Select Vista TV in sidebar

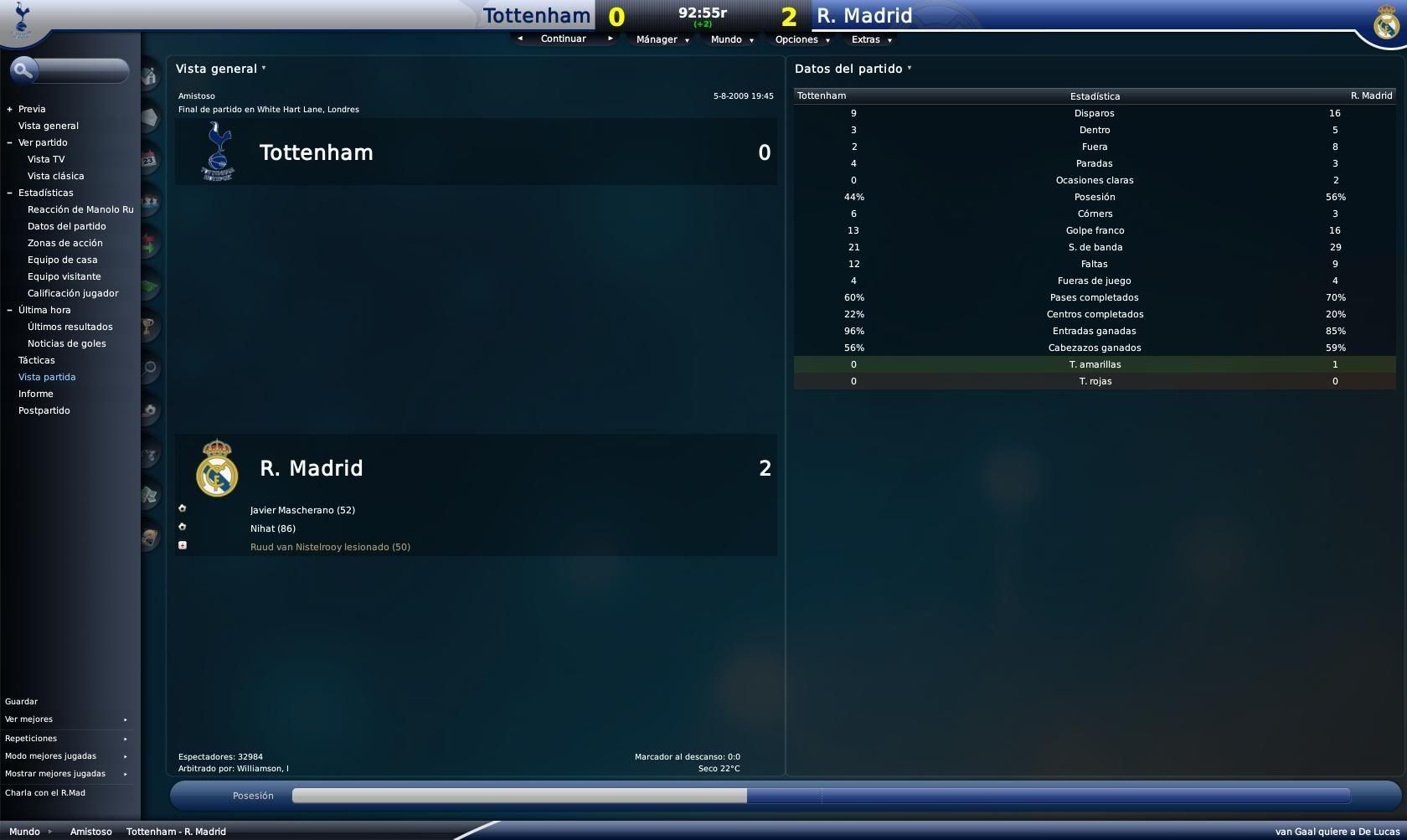(x=46, y=159)
